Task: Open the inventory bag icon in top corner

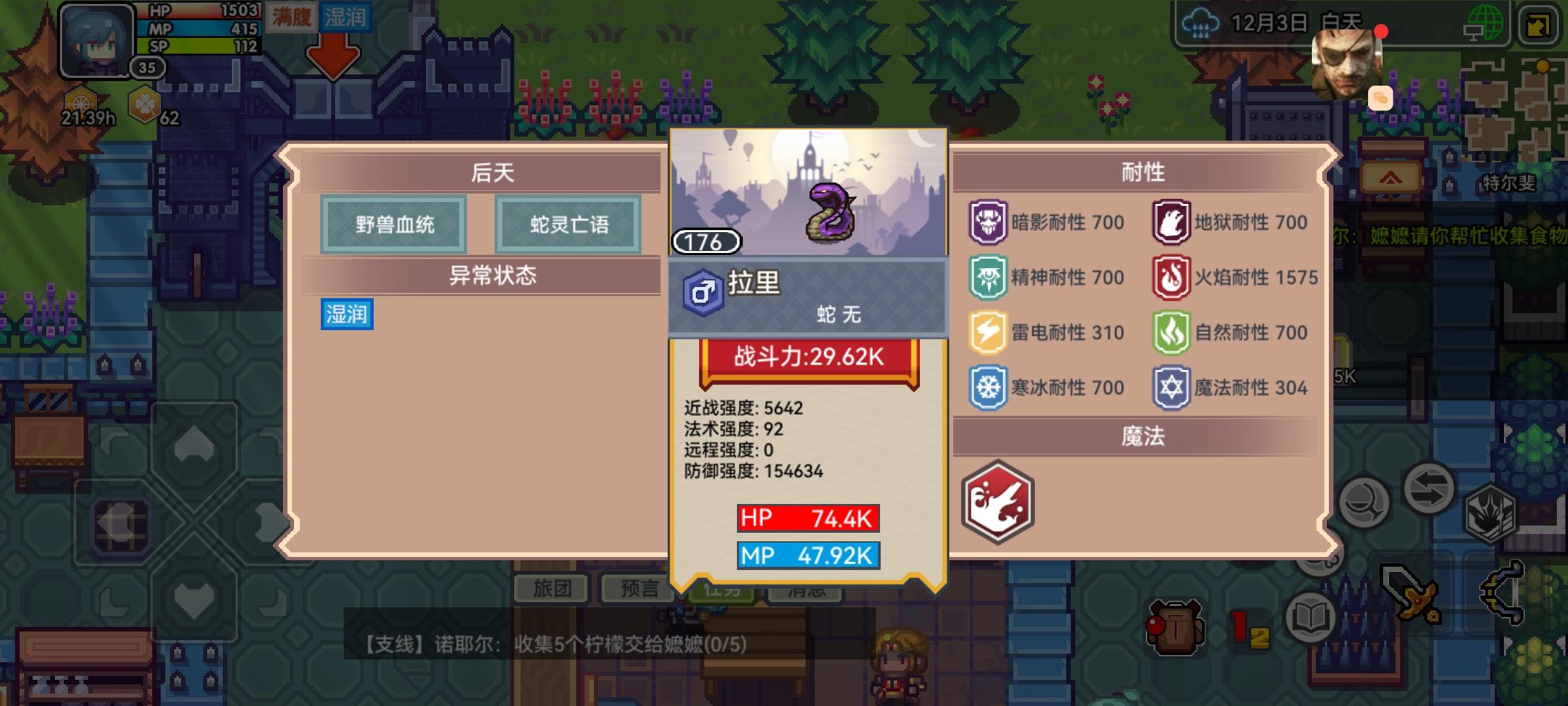Action: point(1550,26)
